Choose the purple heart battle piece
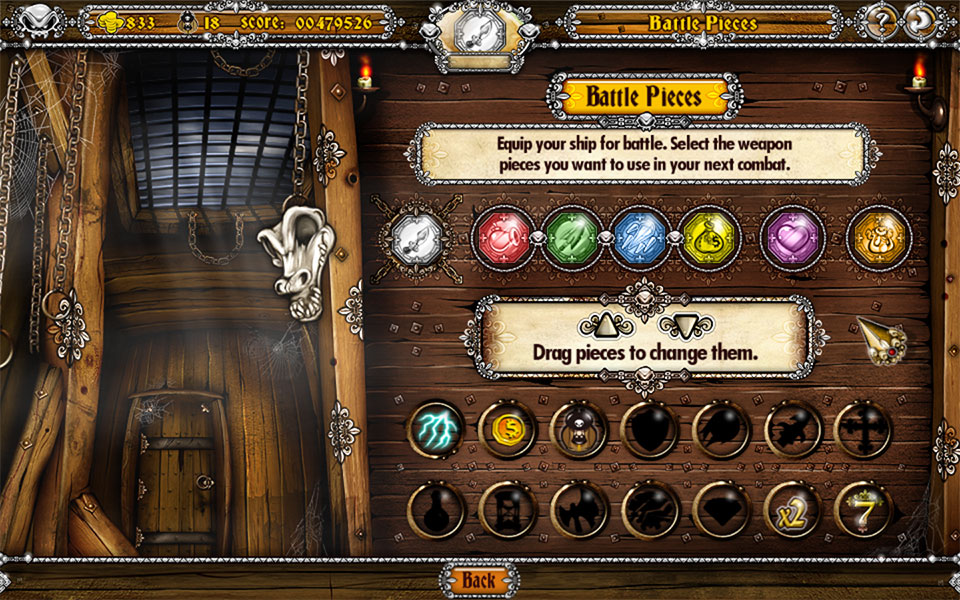The width and height of the screenshot is (960, 600). pos(793,237)
